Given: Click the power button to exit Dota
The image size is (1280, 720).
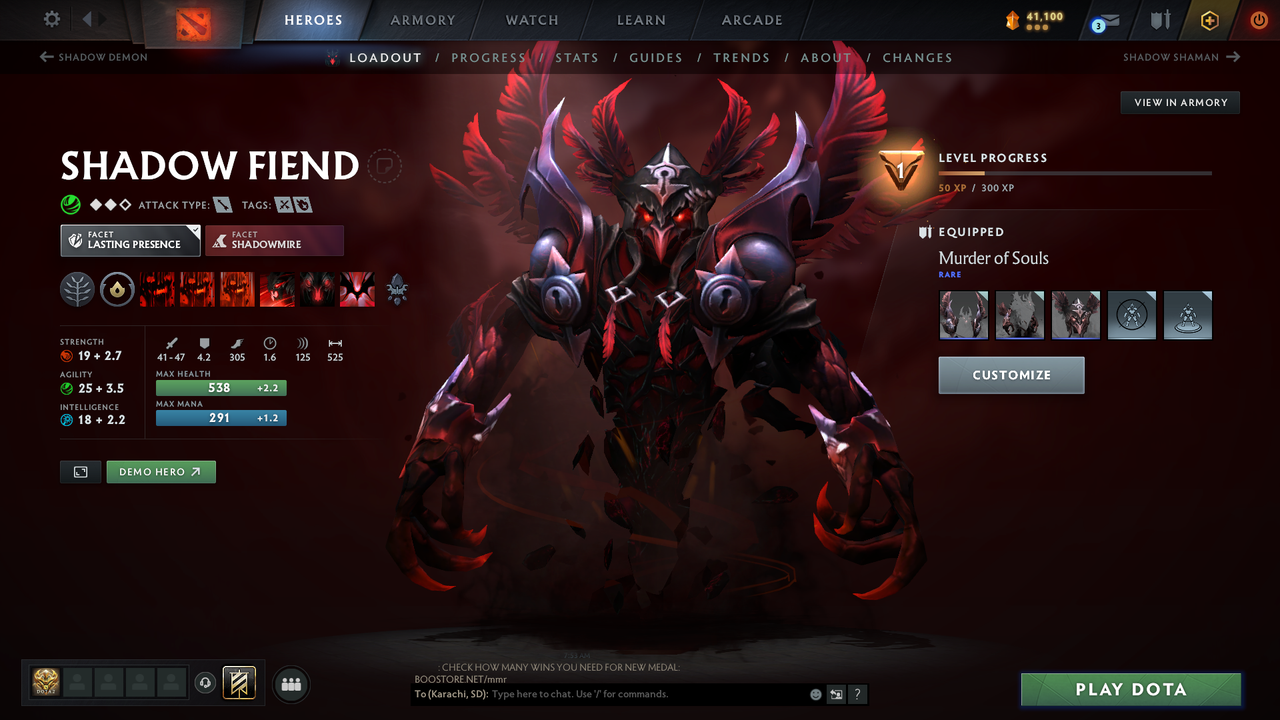Looking at the screenshot, I should 1258,19.
